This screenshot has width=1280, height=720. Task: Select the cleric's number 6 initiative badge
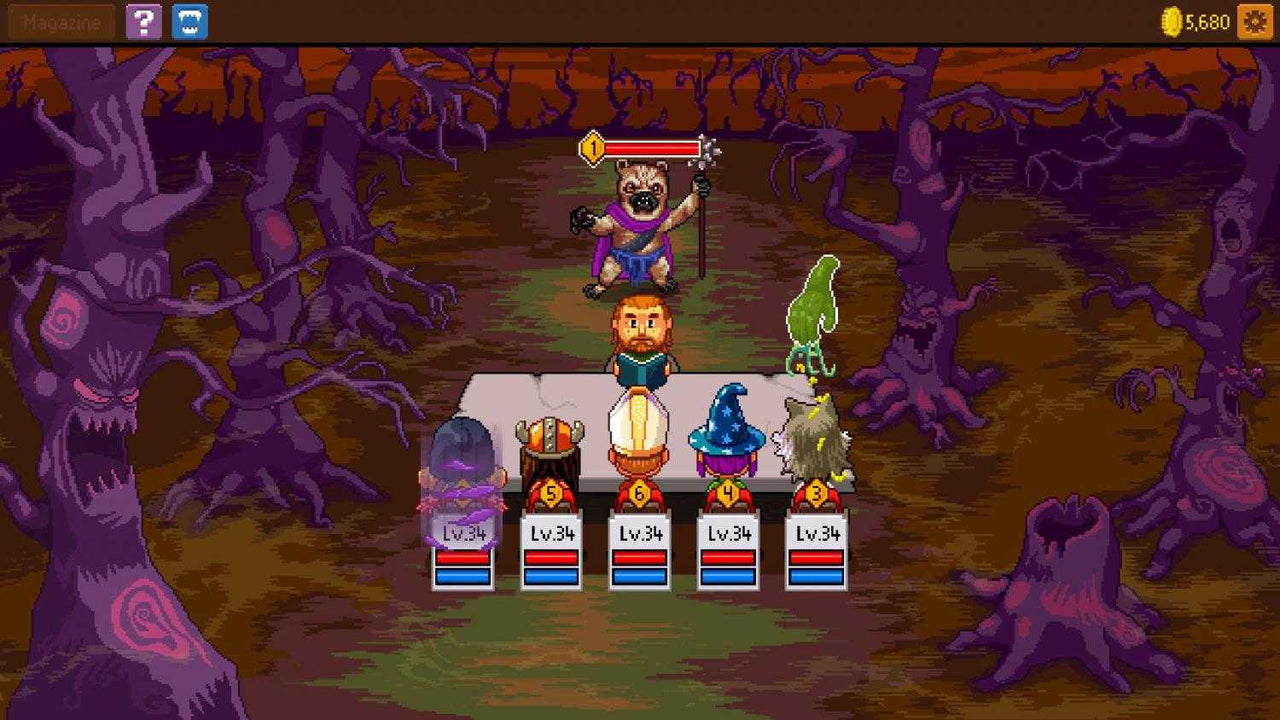click(x=639, y=492)
